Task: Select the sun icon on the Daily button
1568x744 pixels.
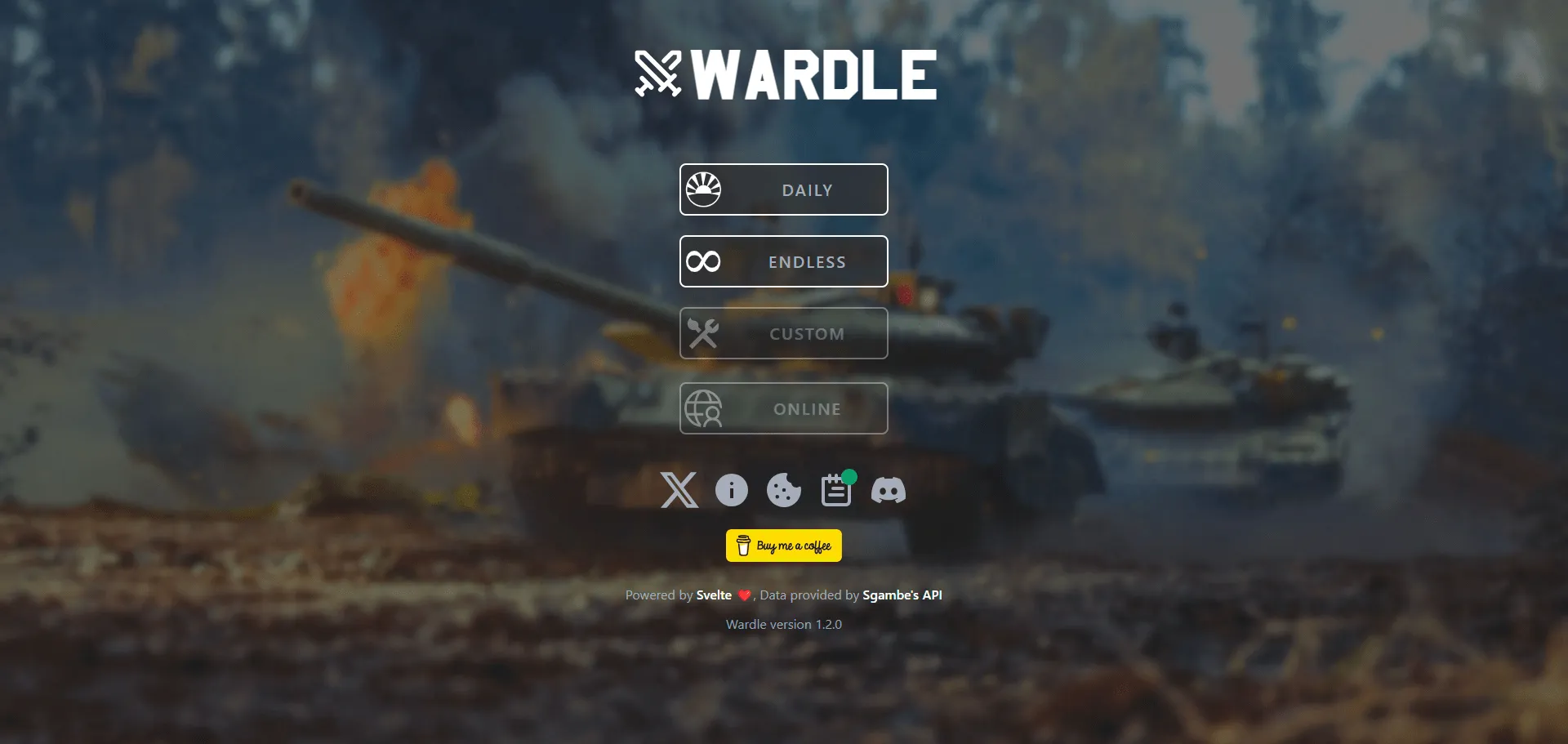Action: click(706, 189)
